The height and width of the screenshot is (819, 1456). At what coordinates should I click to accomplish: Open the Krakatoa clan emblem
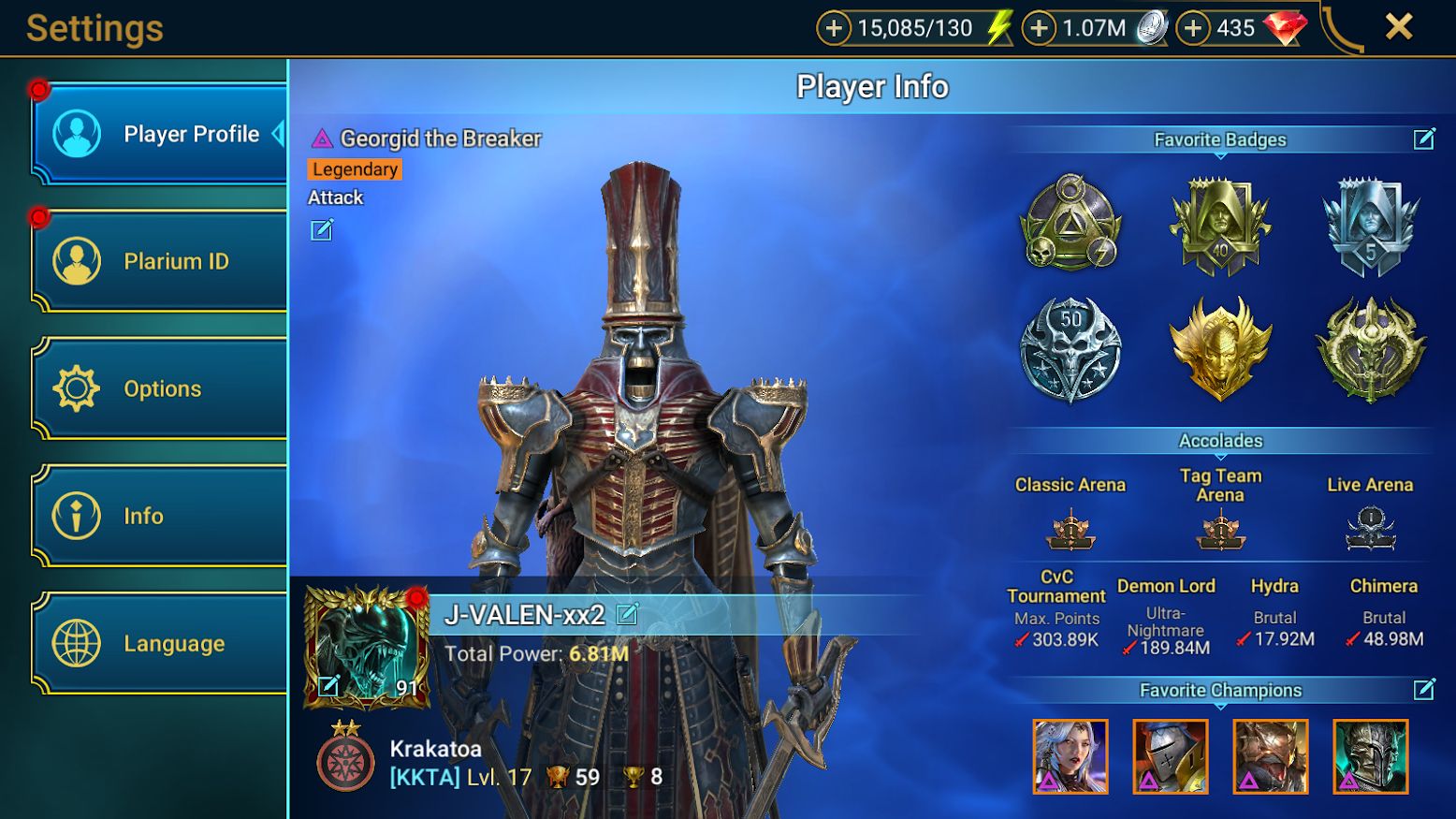click(x=345, y=760)
